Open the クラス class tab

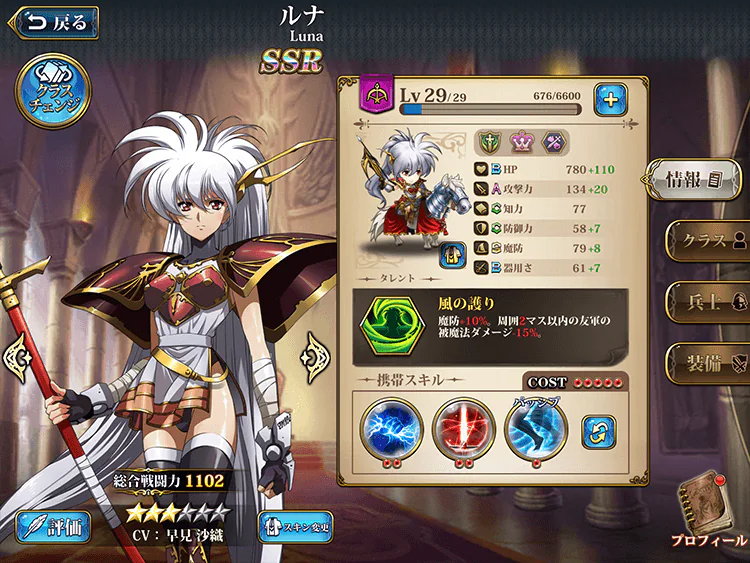pyautogui.click(x=706, y=241)
